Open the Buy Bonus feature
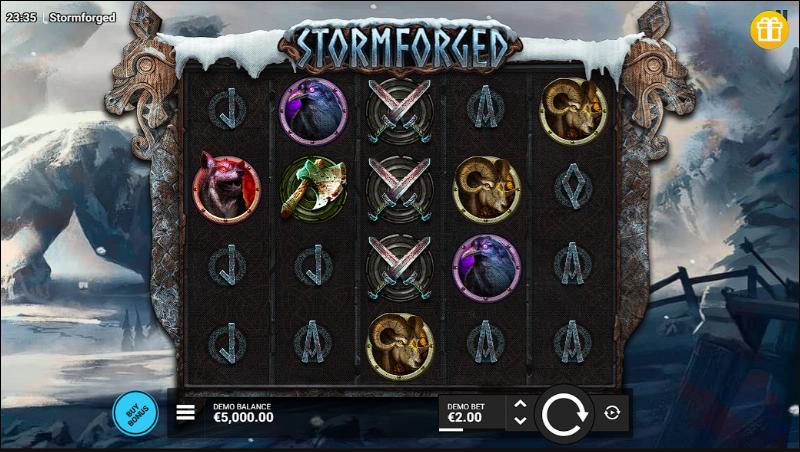800x452 pixels. [135, 412]
